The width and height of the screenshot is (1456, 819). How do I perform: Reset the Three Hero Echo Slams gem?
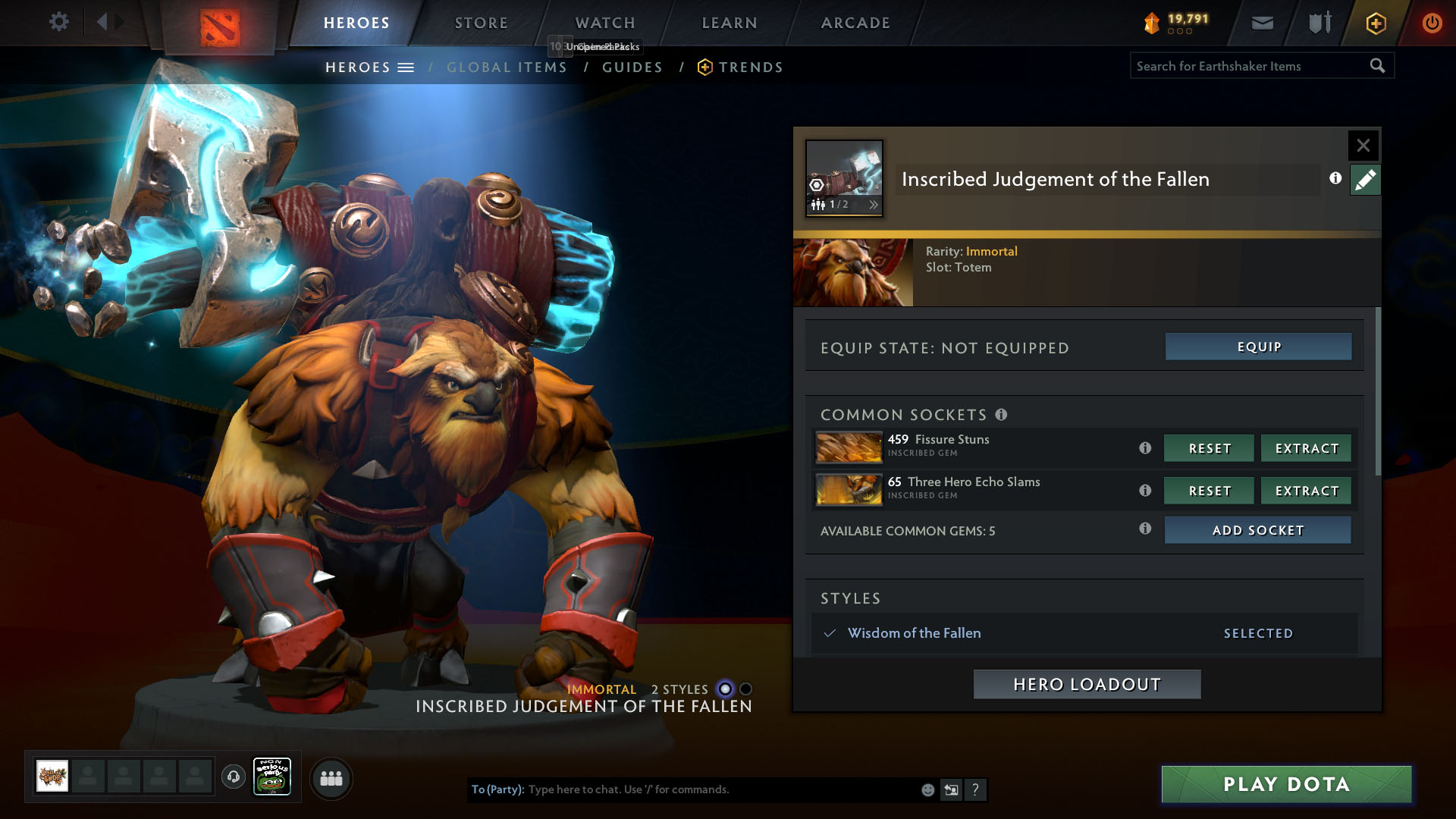(x=1209, y=491)
